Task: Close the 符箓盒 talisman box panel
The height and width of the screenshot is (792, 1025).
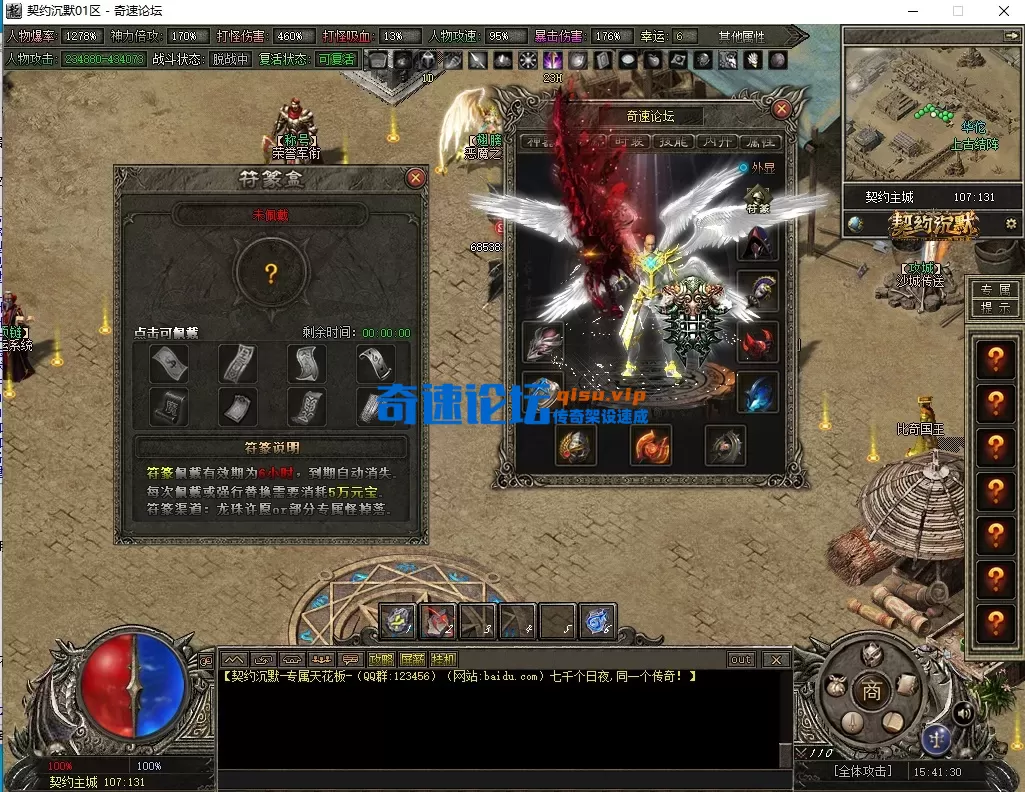Action: [x=415, y=178]
